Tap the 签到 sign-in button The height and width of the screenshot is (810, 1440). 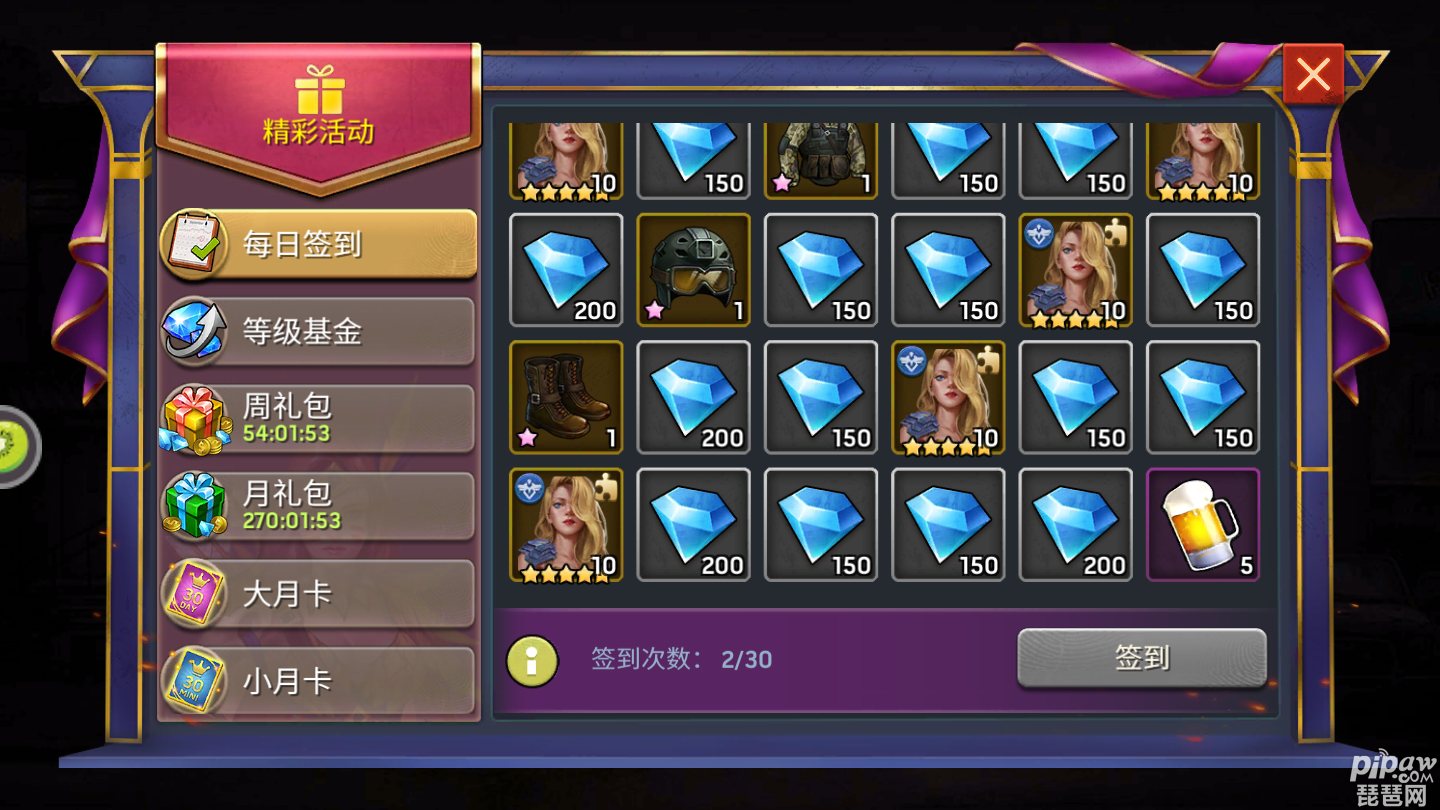point(1142,657)
